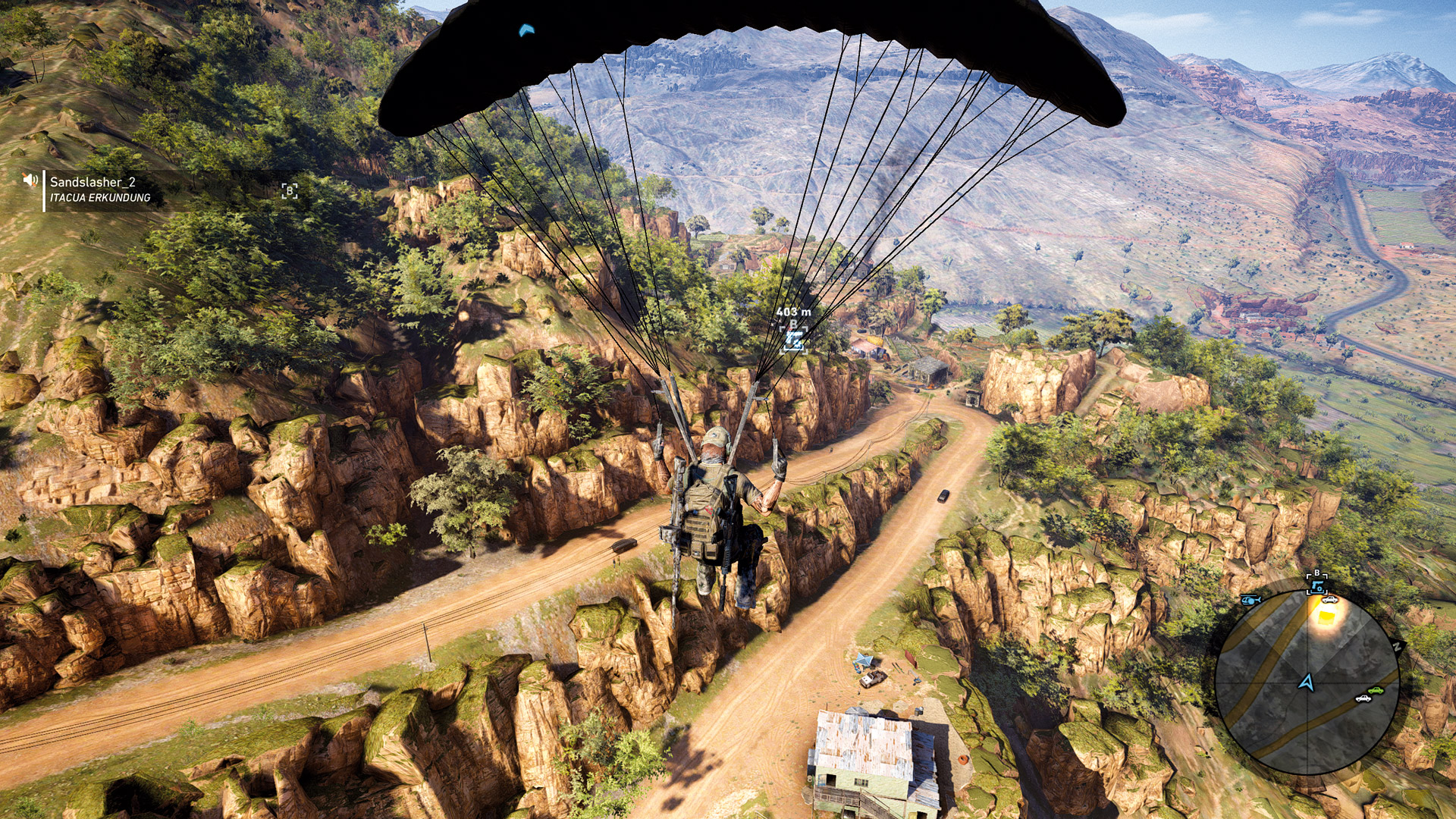Select the B waypoint marker above the minimap

[1317, 575]
